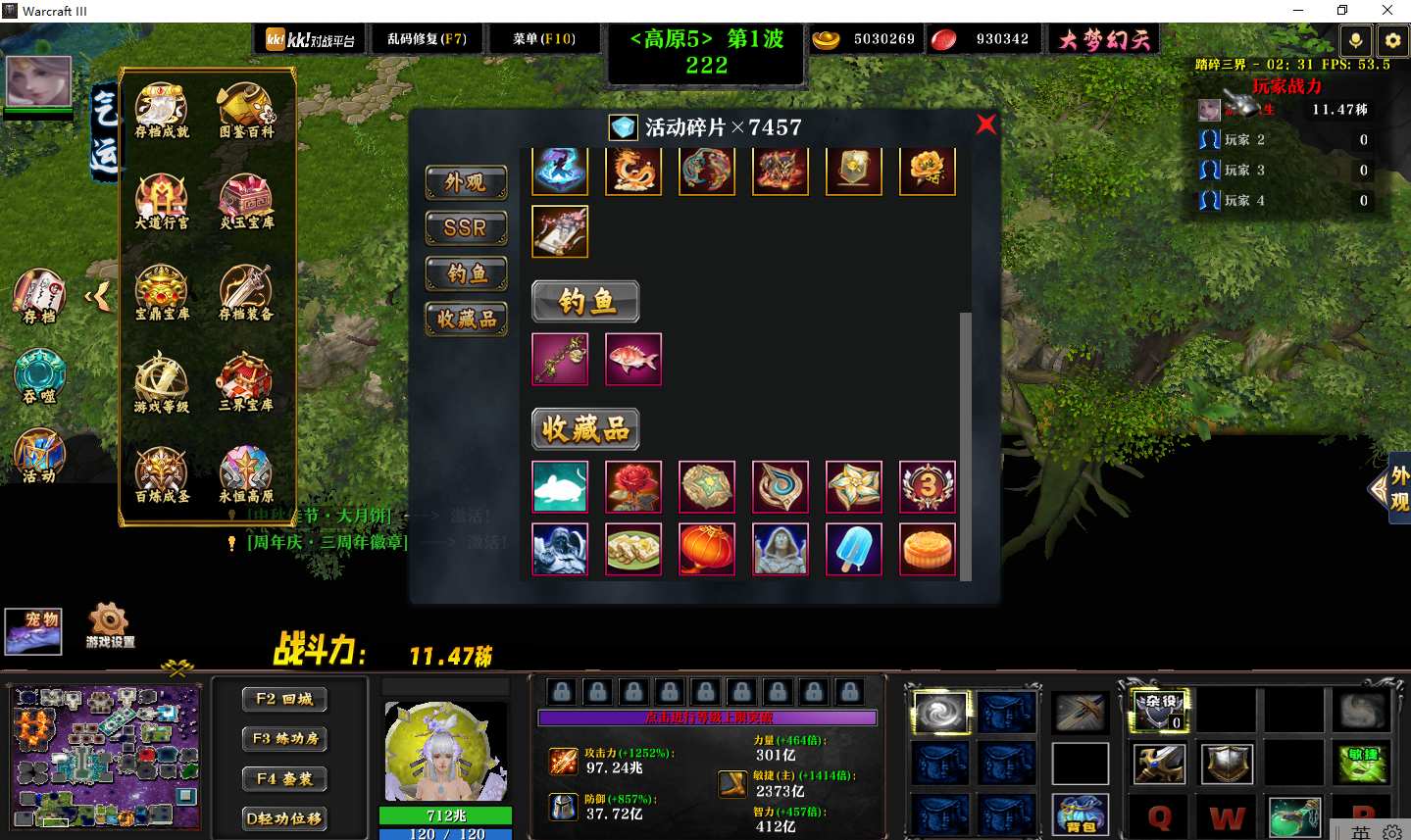Switch to the 外观 tab

466,182
